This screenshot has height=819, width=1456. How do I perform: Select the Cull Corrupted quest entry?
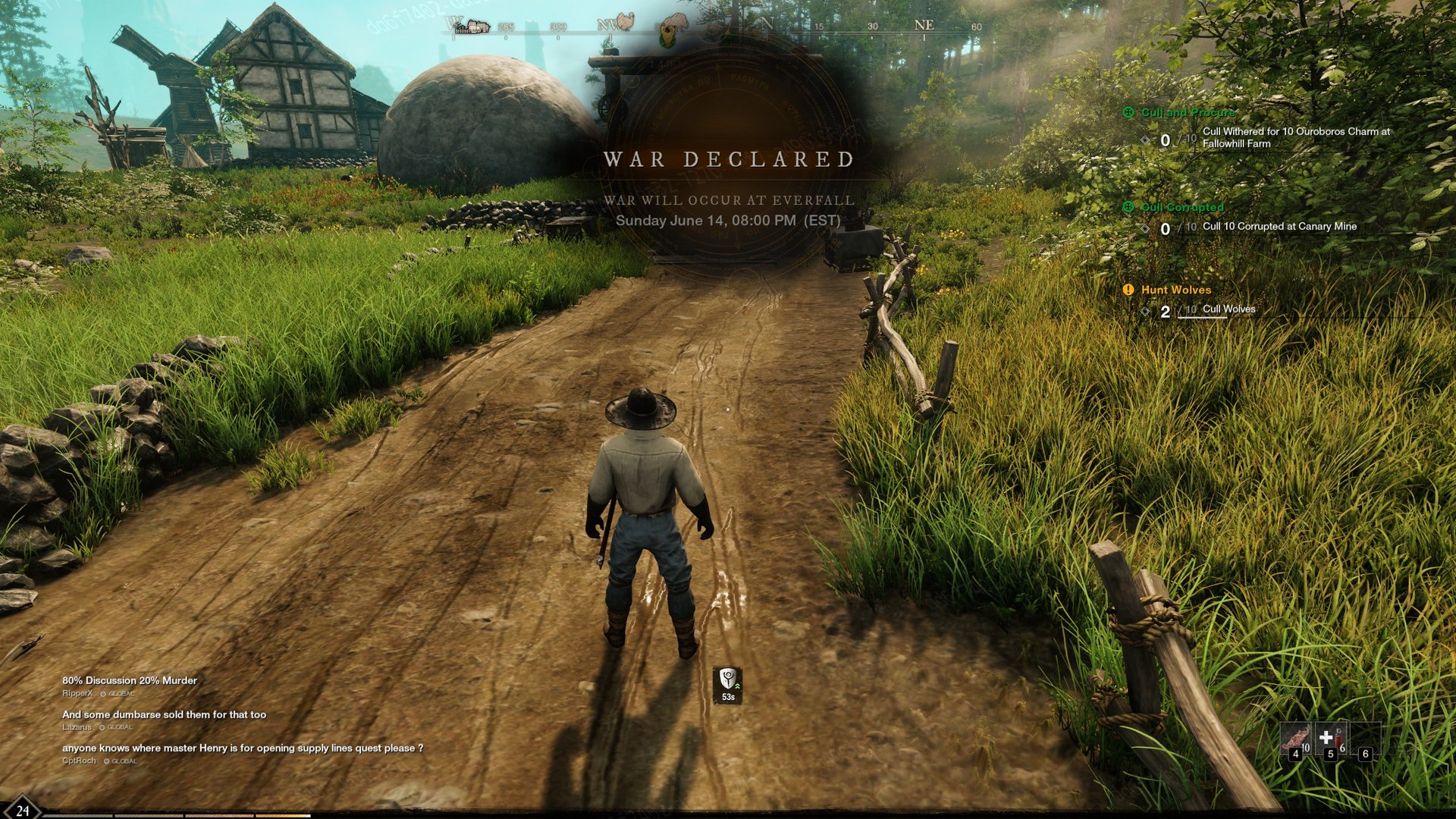click(x=1182, y=207)
